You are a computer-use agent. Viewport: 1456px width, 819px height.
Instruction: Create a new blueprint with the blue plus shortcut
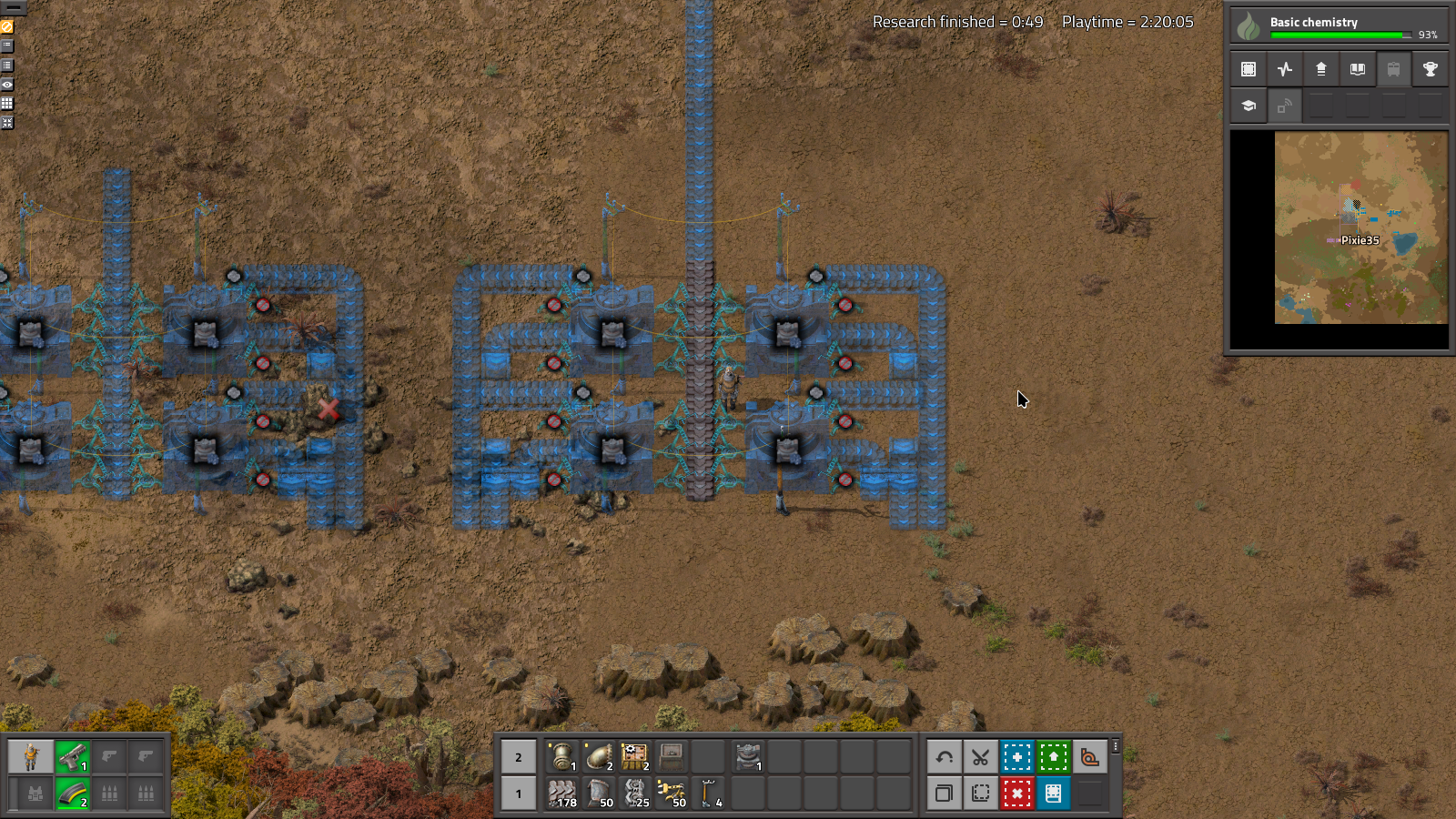point(1016,756)
